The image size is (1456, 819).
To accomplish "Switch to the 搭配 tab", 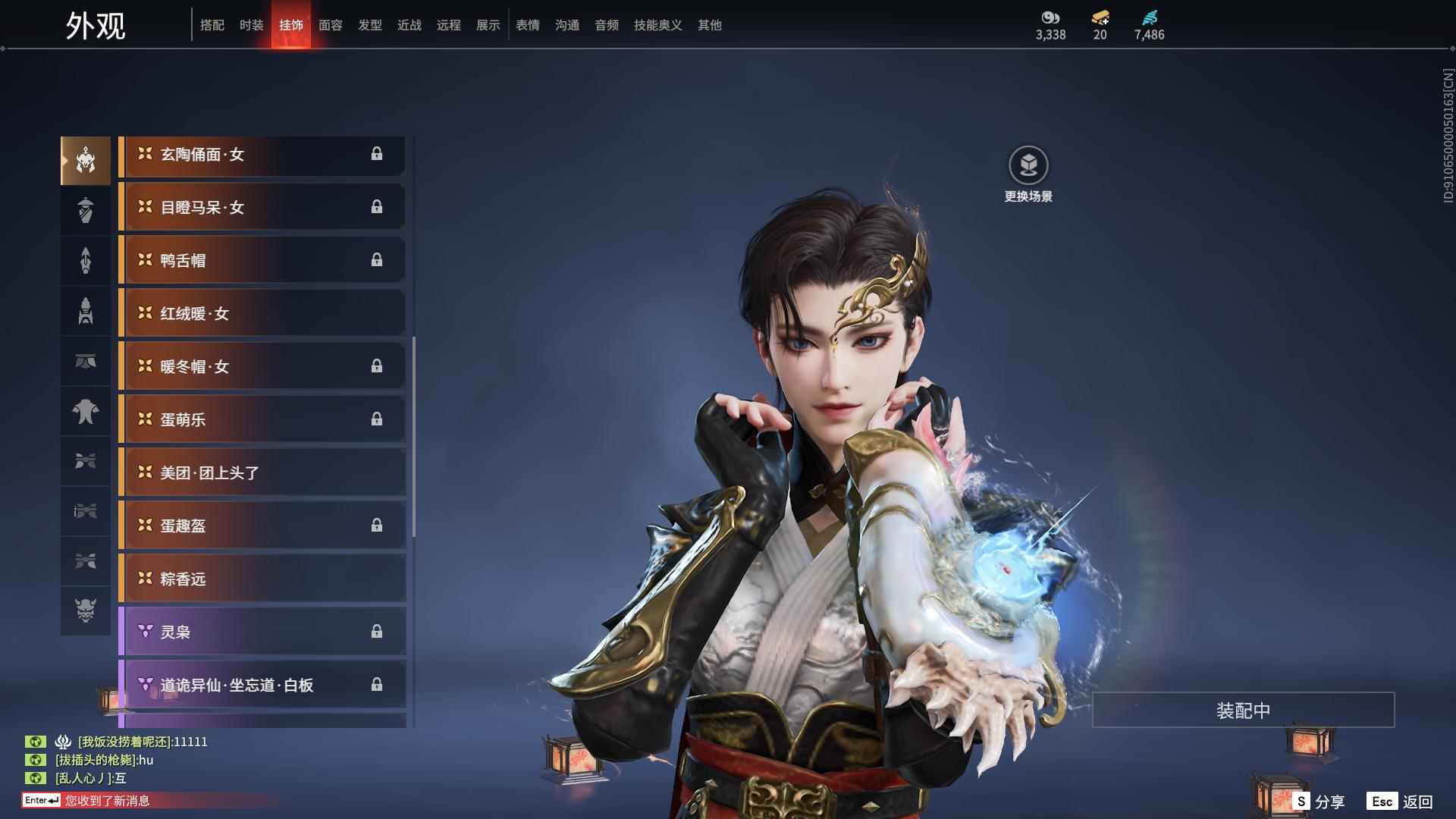I will (212, 25).
